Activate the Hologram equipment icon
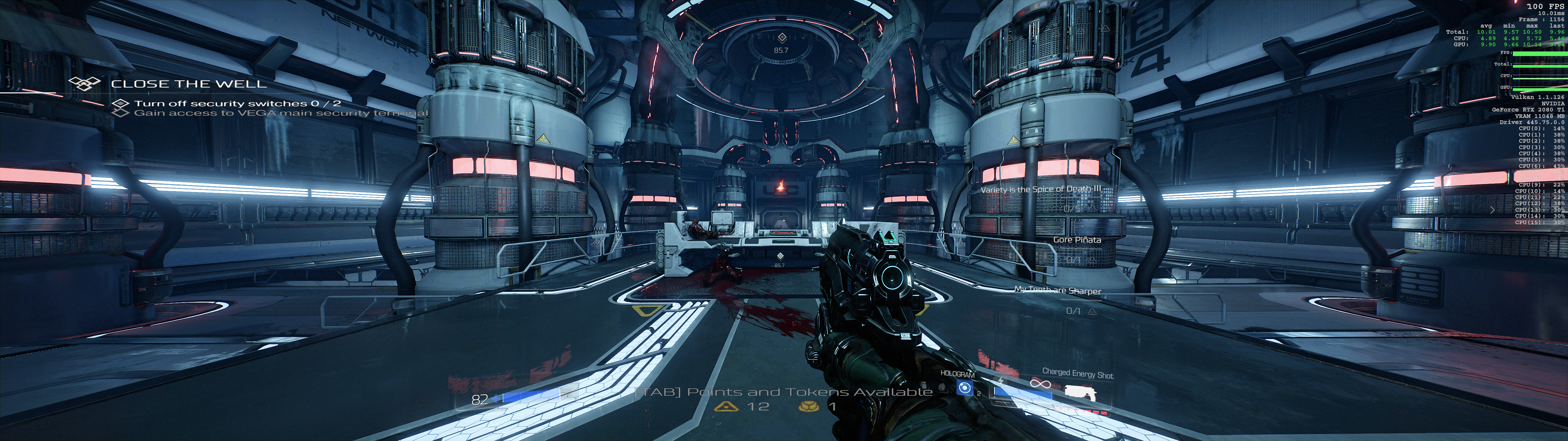The image size is (1568, 441). pyautogui.click(x=964, y=387)
